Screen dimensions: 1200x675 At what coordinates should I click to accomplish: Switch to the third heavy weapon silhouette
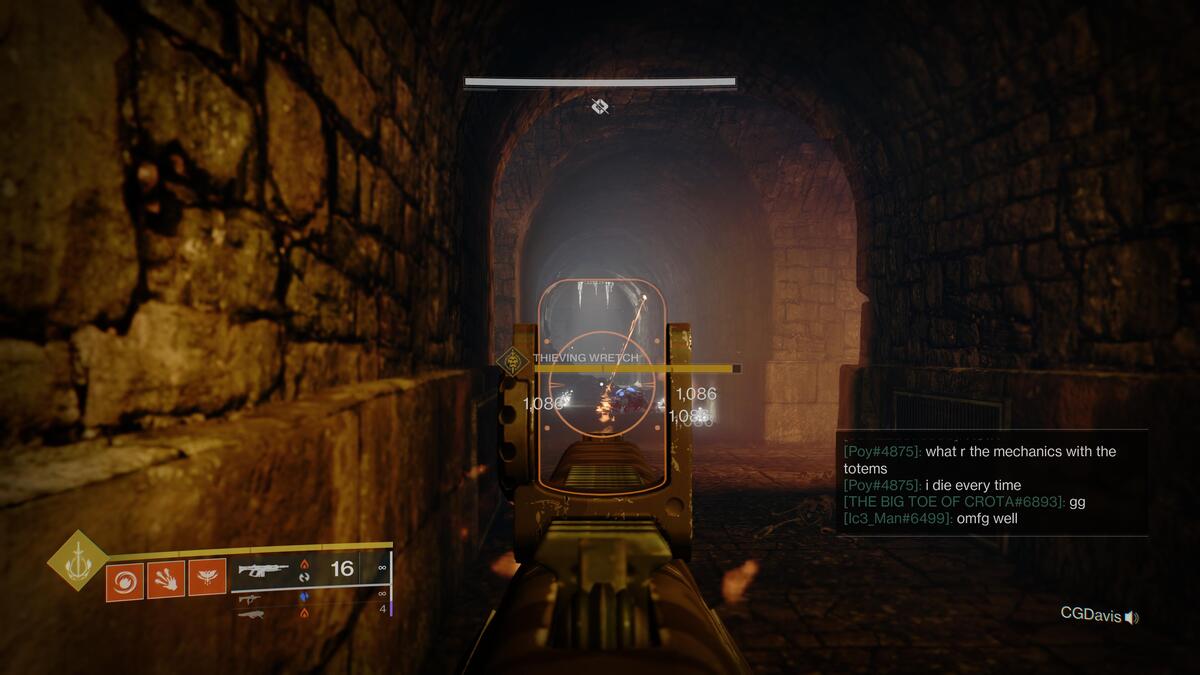[x=251, y=613]
